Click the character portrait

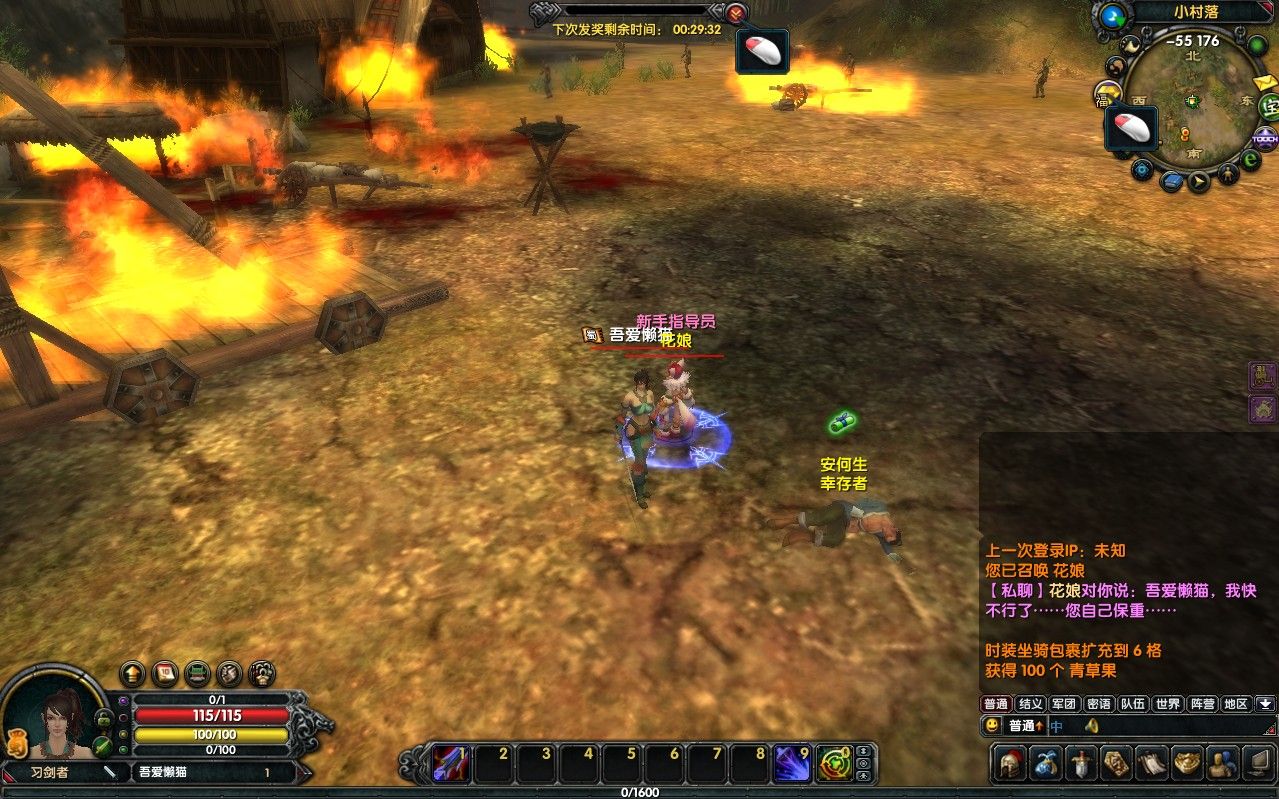click(x=62, y=715)
